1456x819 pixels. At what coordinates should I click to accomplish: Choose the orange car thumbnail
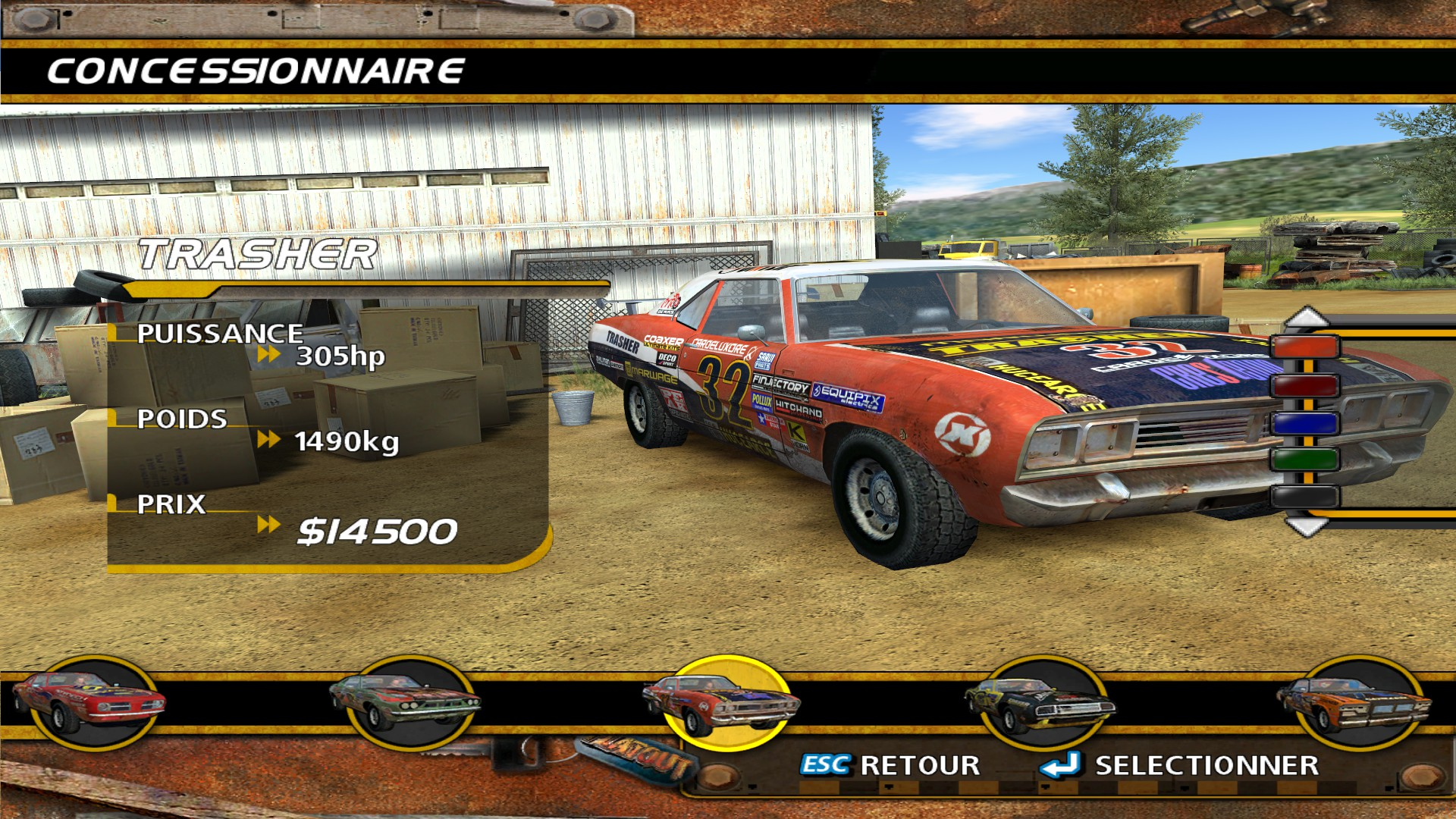(1355, 702)
